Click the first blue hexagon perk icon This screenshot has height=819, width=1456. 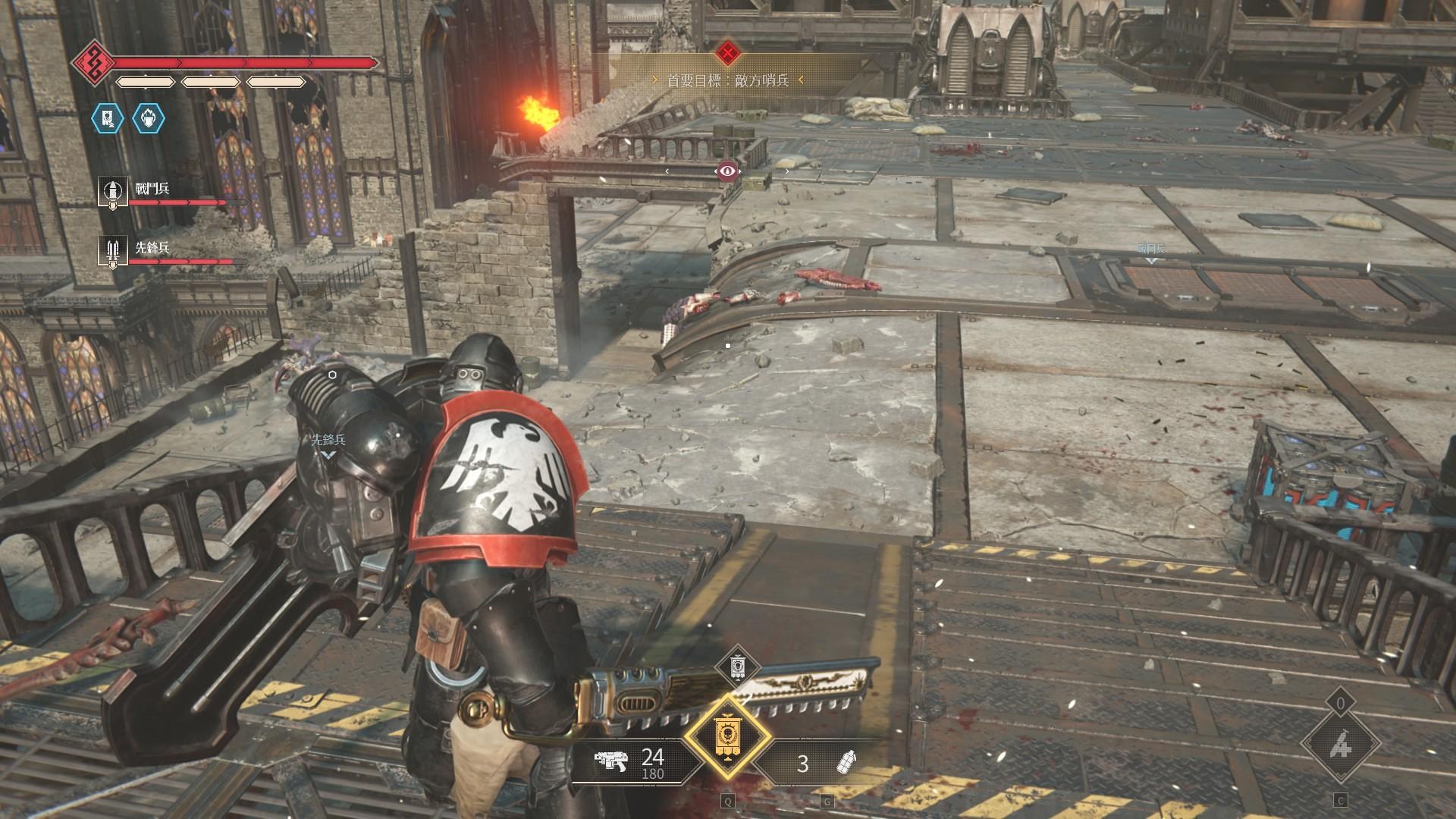point(107,118)
